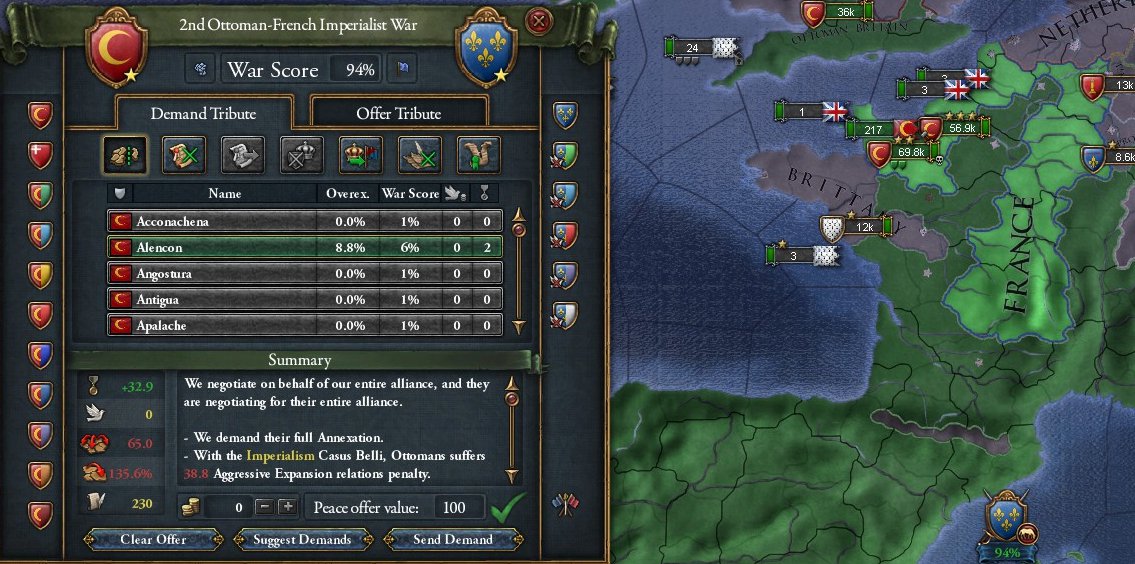Decrease the gold amount with minus button
This screenshot has width=1135, height=564.
coord(264,507)
